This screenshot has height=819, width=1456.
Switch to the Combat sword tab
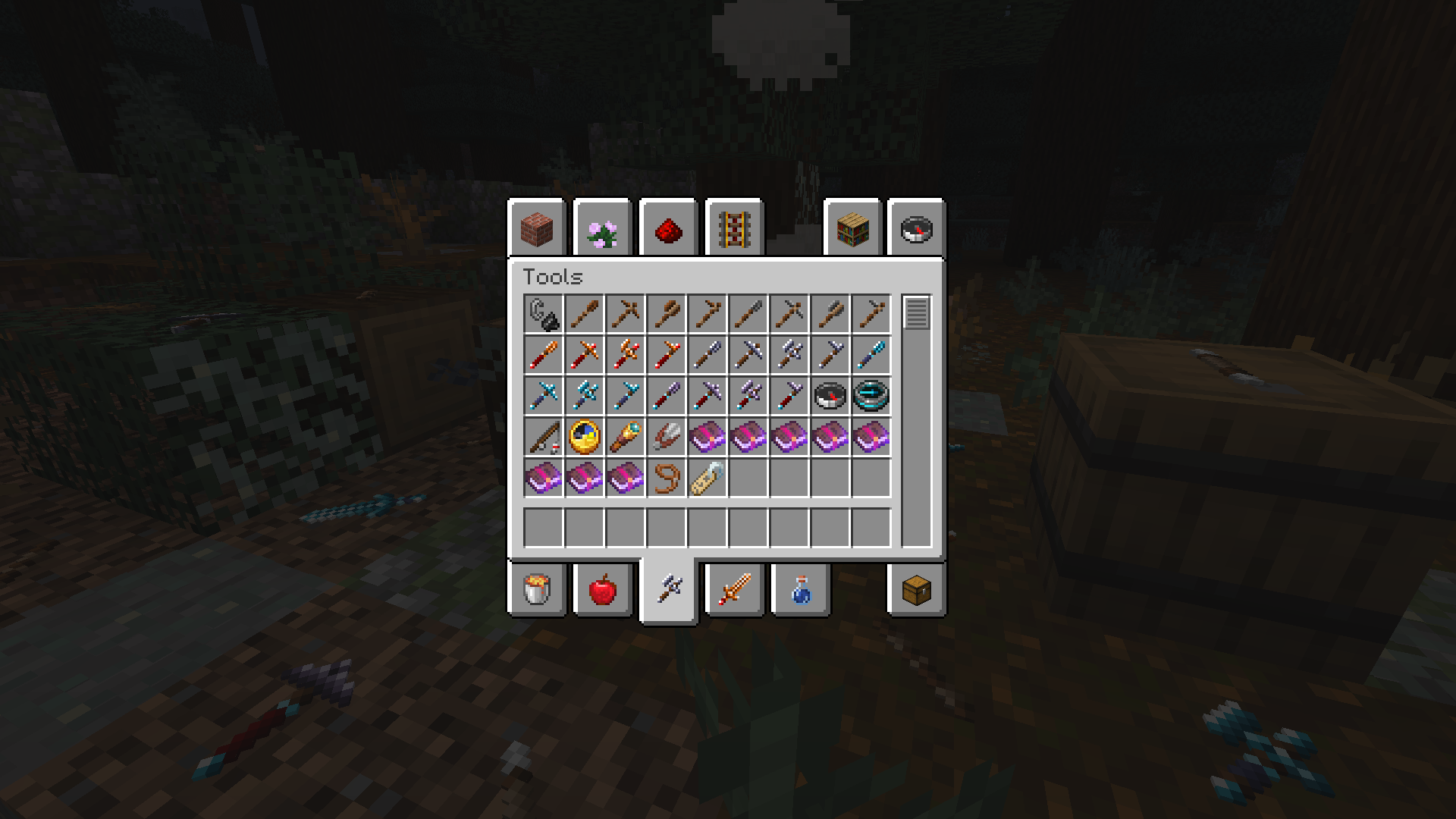(733, 591)
